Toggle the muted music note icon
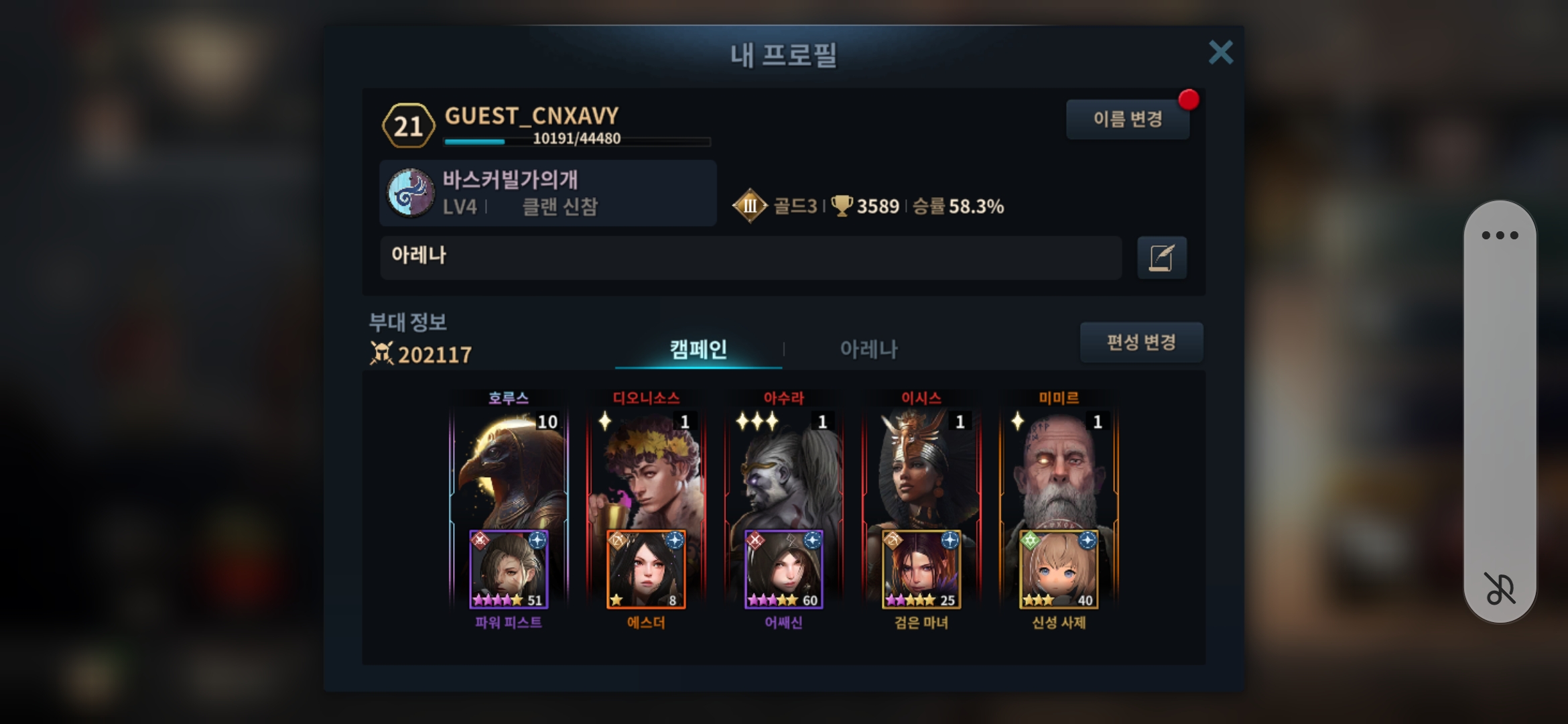Image resolution: width=1568 pixels, height=724 pixels. (x=1500, y=589)
